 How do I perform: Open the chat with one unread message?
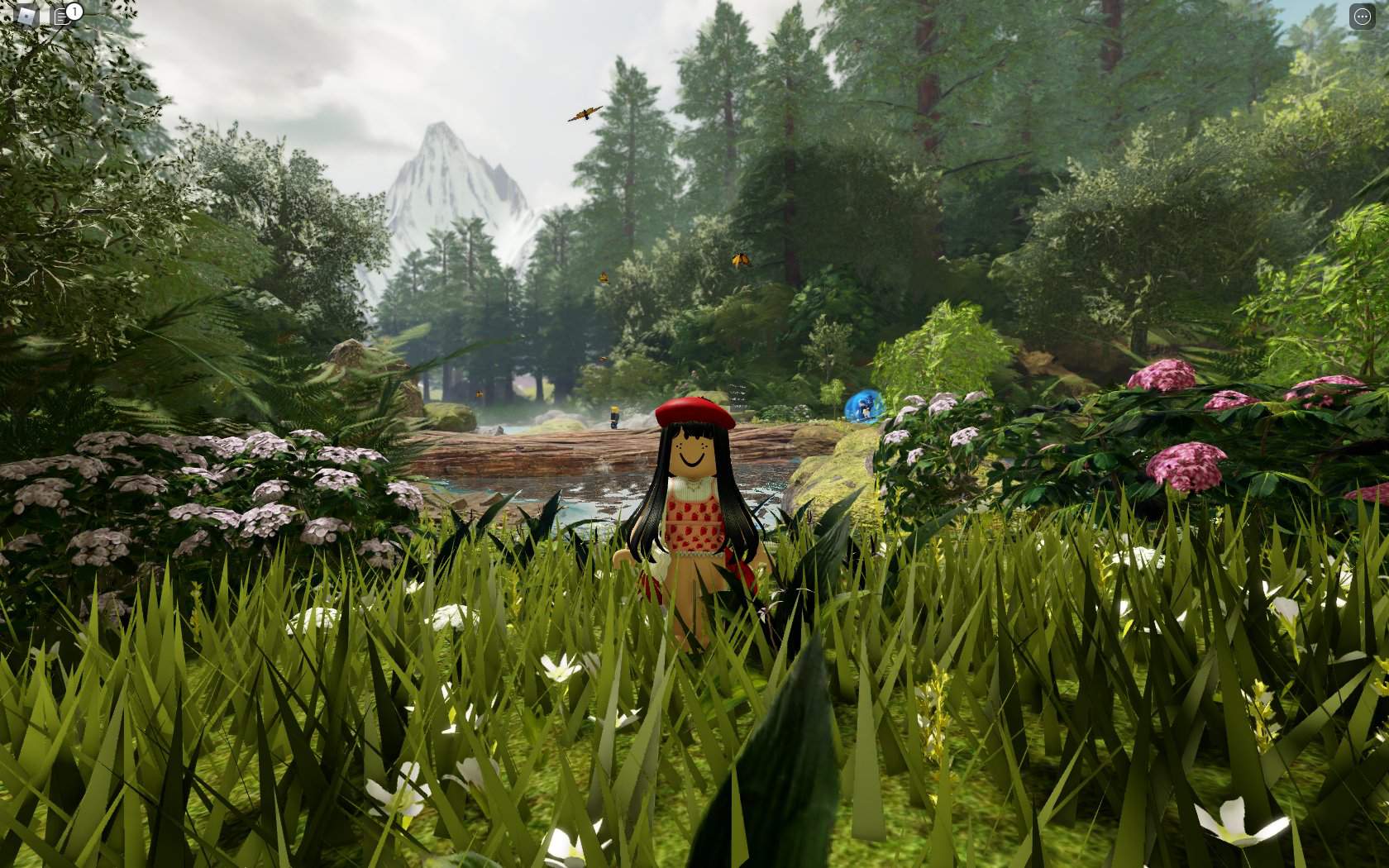(62, 17)
